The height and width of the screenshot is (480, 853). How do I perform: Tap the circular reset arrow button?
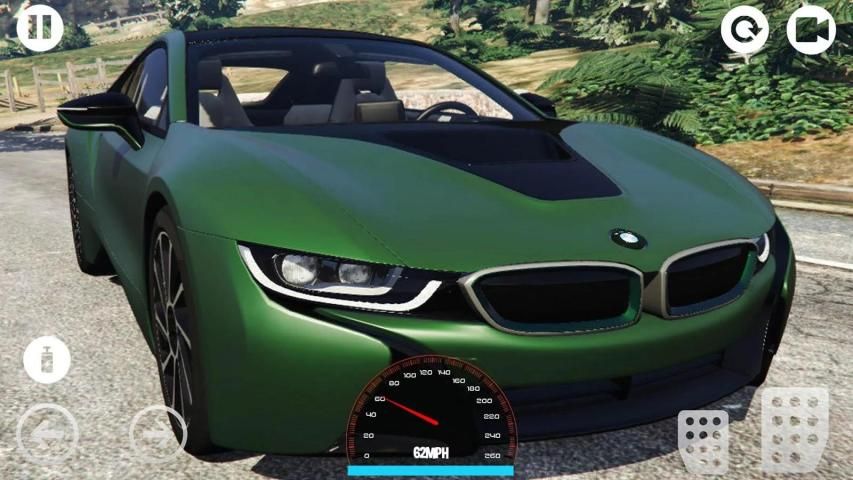point(745,30)
